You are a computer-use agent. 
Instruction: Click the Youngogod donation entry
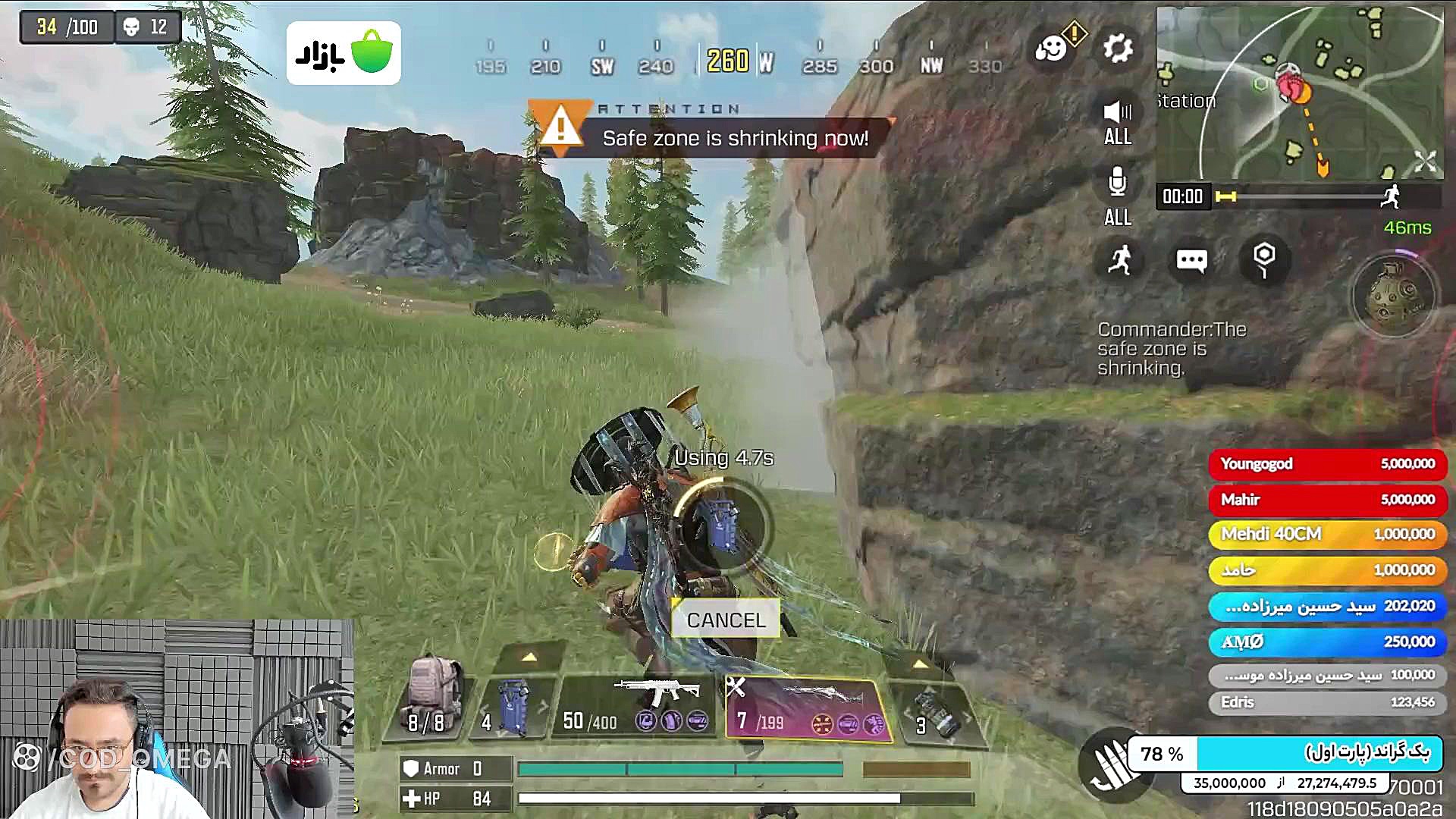(1327, 463)
